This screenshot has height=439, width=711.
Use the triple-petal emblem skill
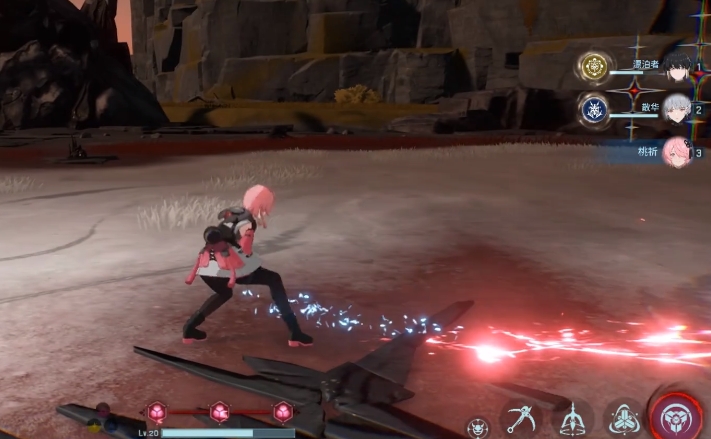[626, 419]
